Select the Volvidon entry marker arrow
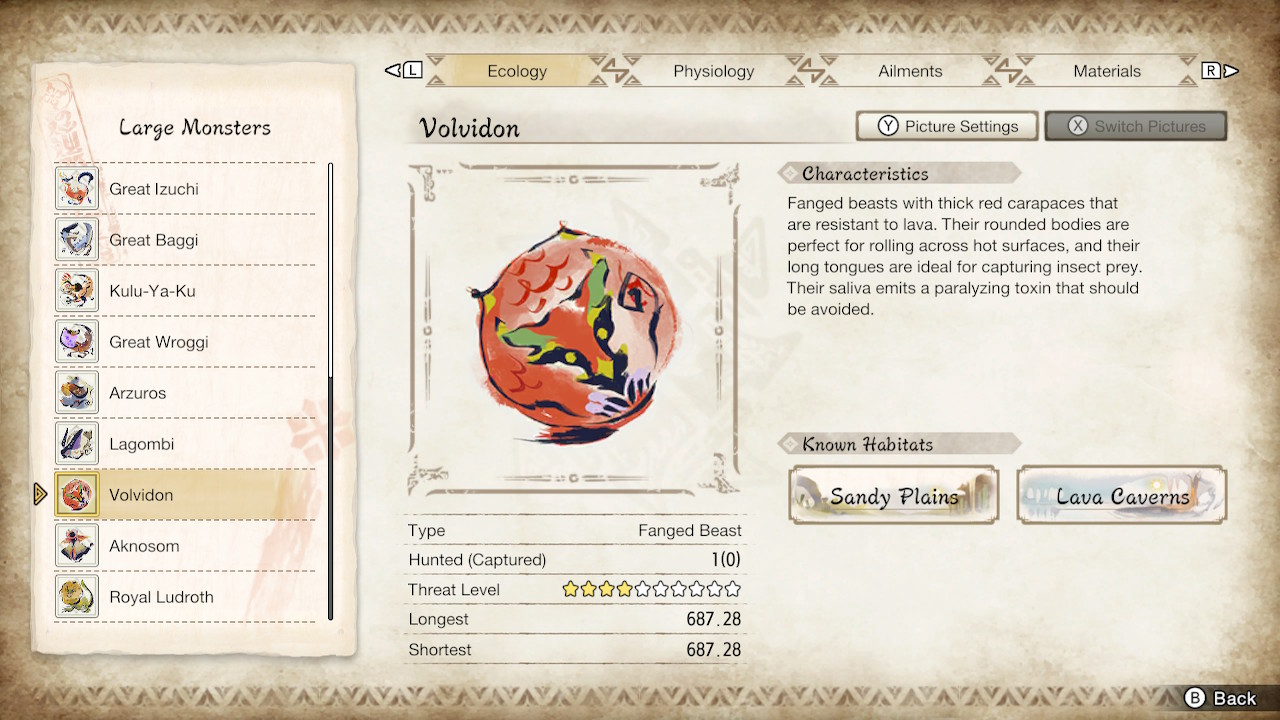Screen dimensions: 1280x720 click(x=40, y=494)
